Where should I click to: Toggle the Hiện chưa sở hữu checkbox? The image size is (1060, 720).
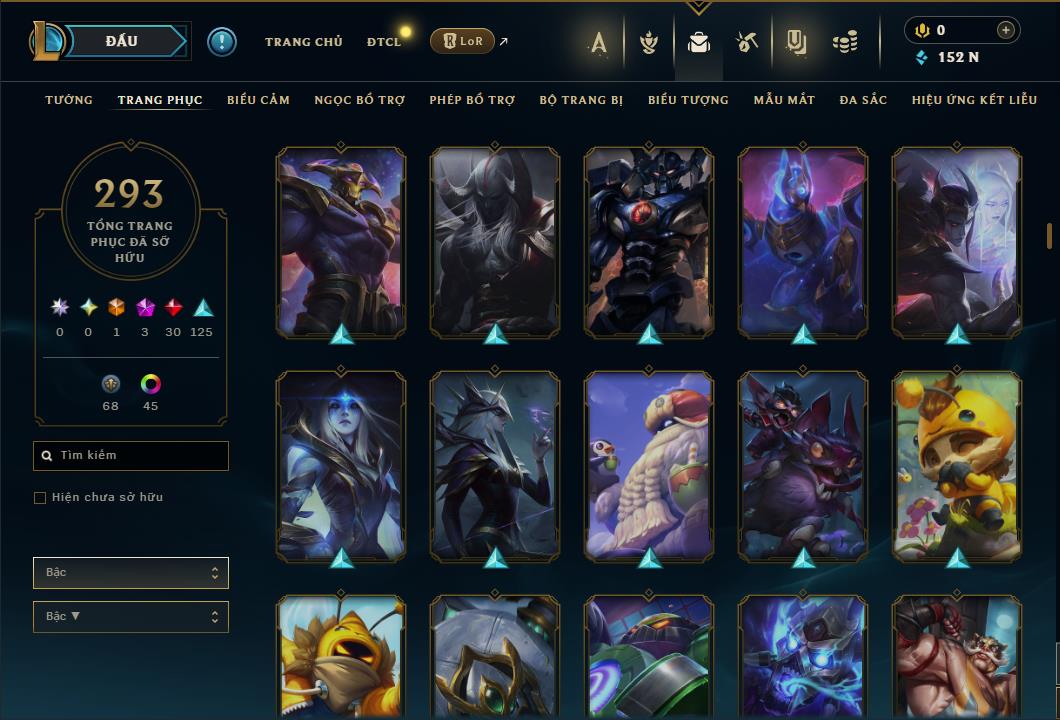pyautogui.click(x=40, y=498)
